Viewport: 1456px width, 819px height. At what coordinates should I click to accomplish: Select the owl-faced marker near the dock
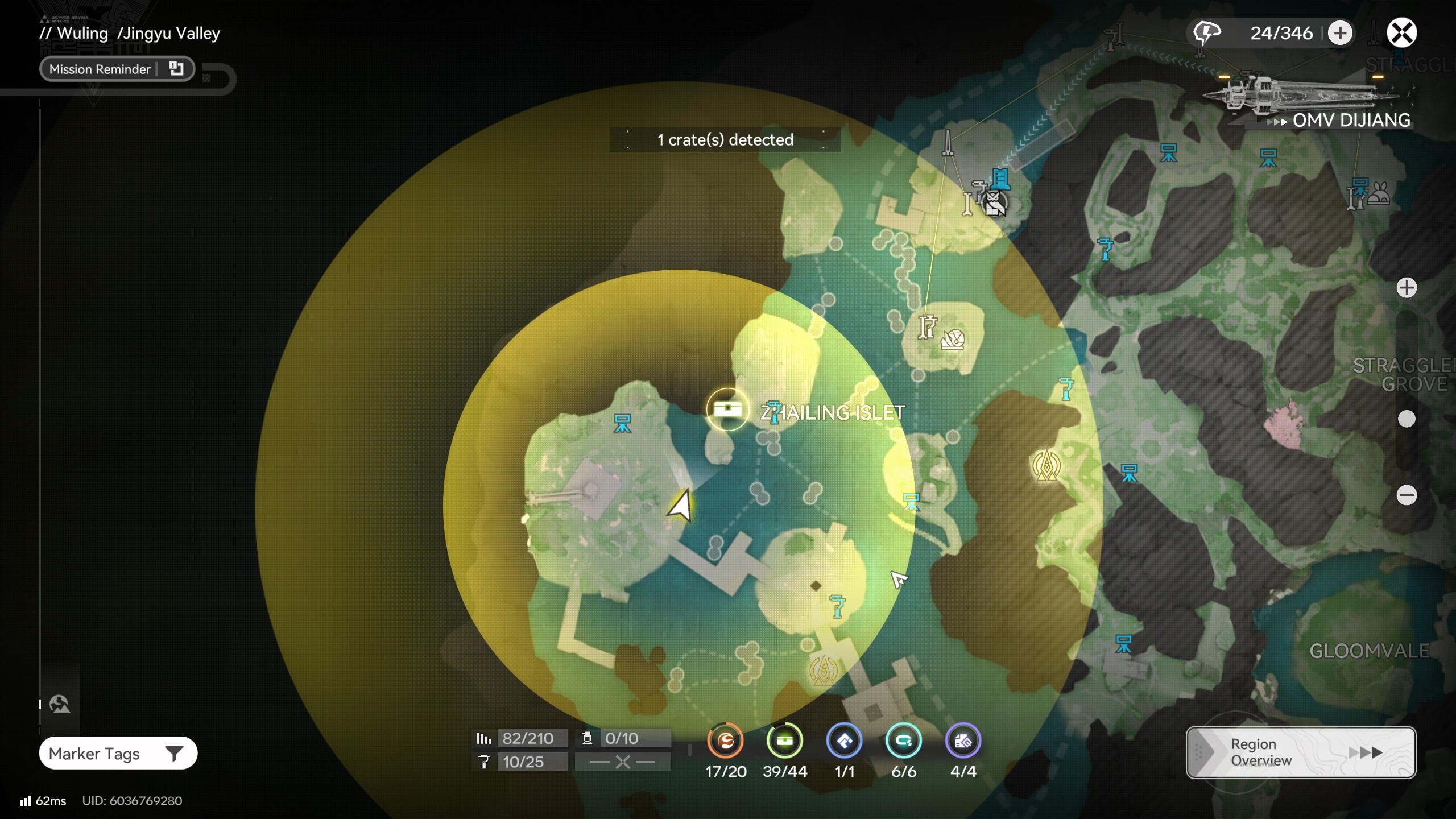(994, 203)
